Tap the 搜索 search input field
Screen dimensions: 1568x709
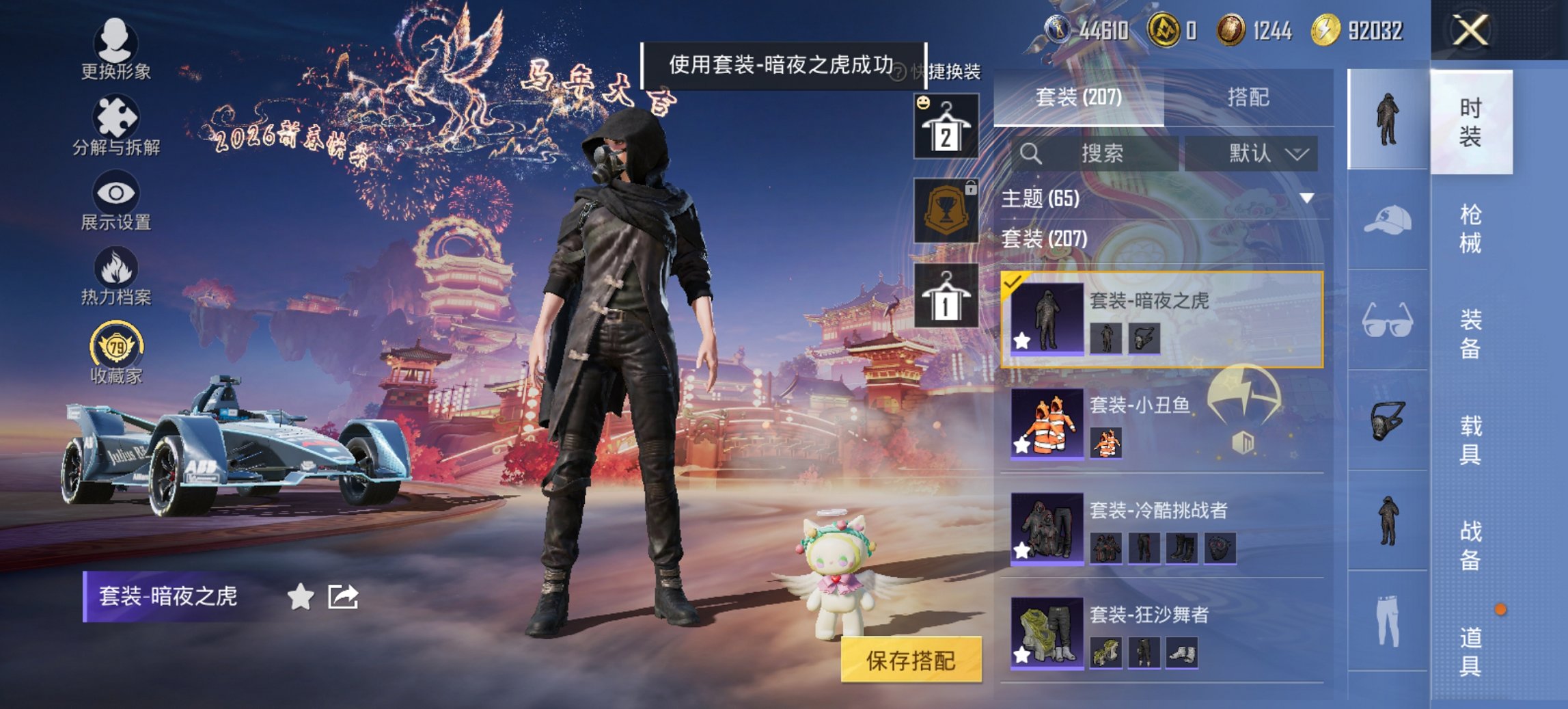pos(1100,152)
